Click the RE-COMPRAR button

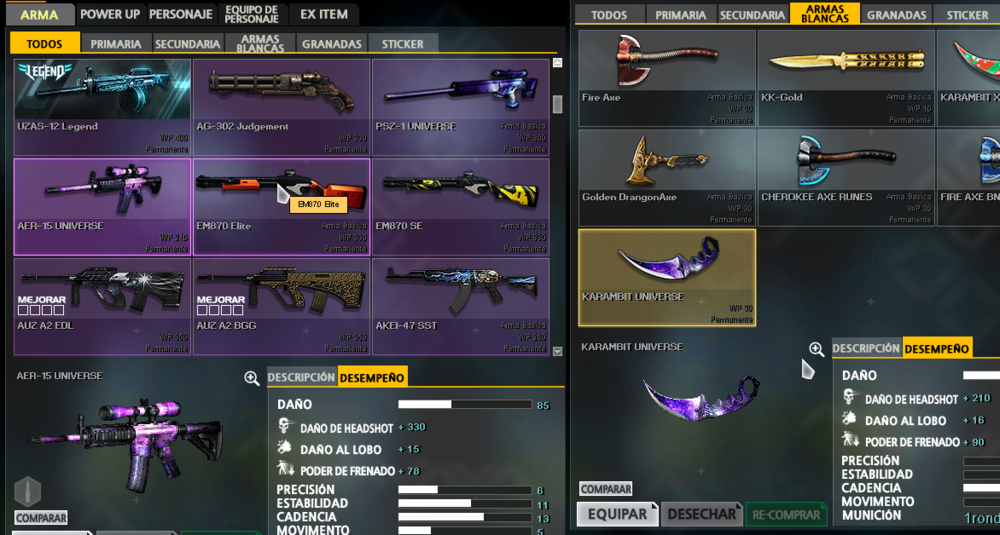click(x=786, y=514)
